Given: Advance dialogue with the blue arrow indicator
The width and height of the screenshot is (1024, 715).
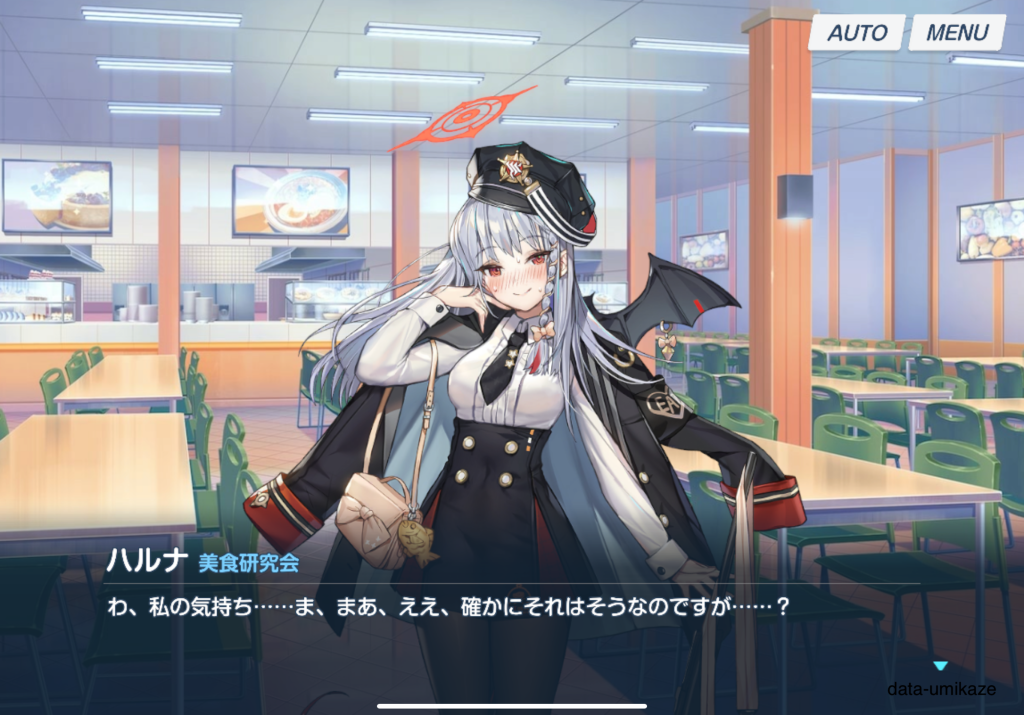Looking at the screenshot, I should pyautogui.click(x=939, y=666).
